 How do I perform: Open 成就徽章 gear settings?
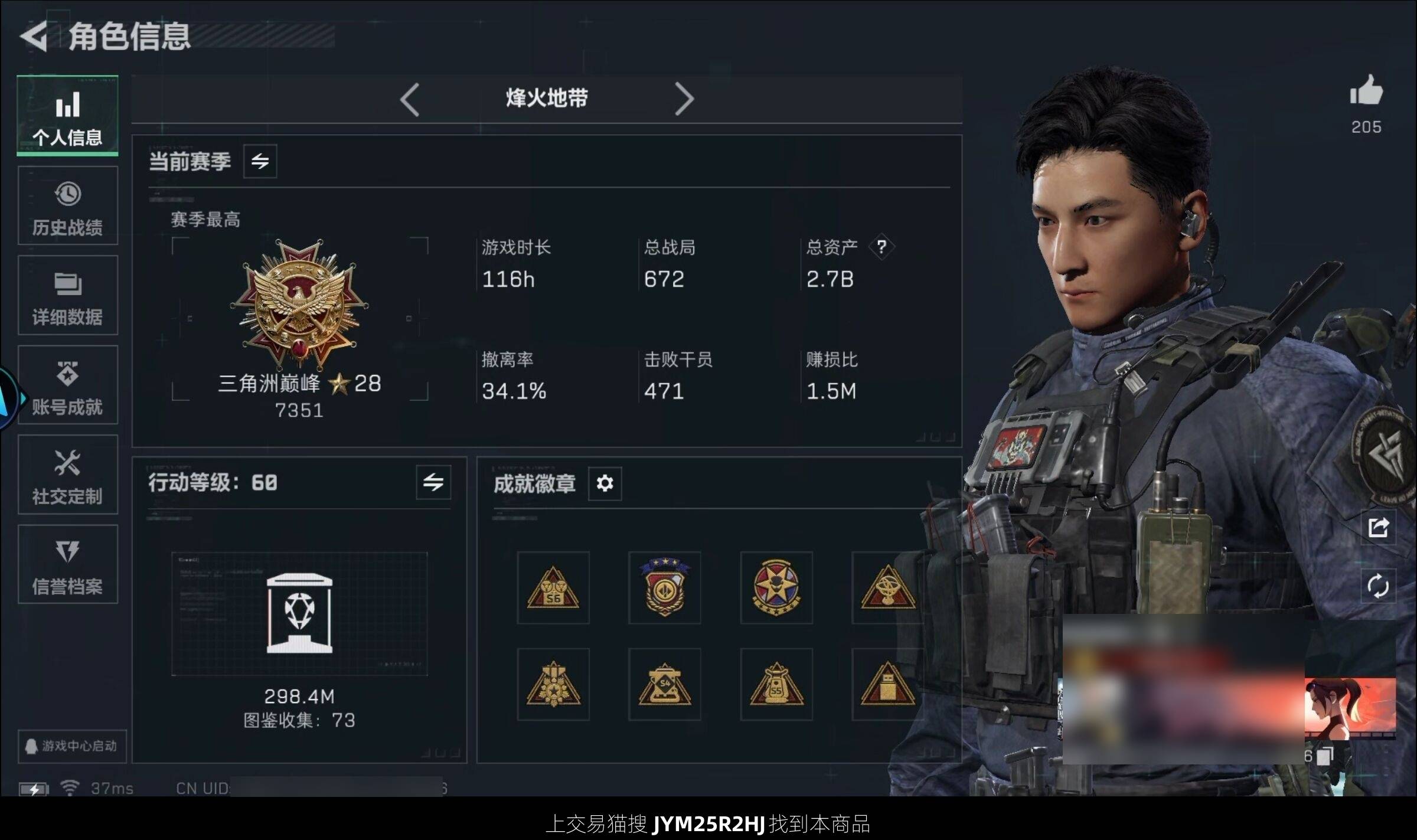coord(605,483)
